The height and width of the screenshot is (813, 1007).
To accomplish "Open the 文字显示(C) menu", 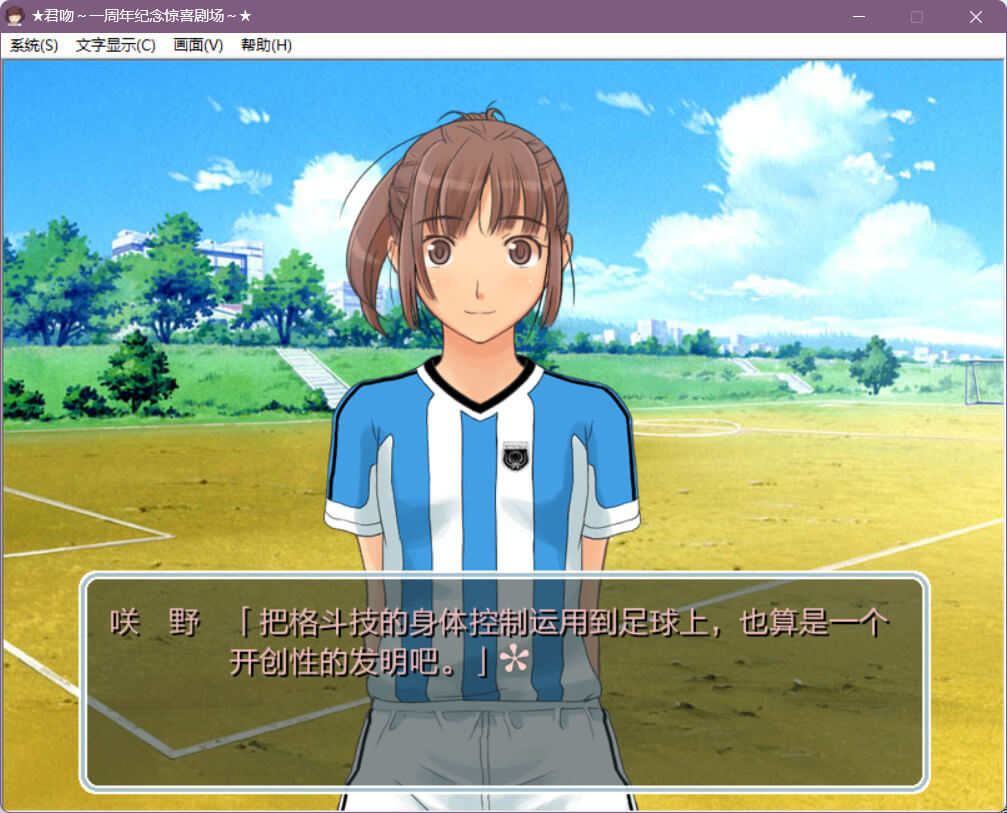I will click(115, 45).
